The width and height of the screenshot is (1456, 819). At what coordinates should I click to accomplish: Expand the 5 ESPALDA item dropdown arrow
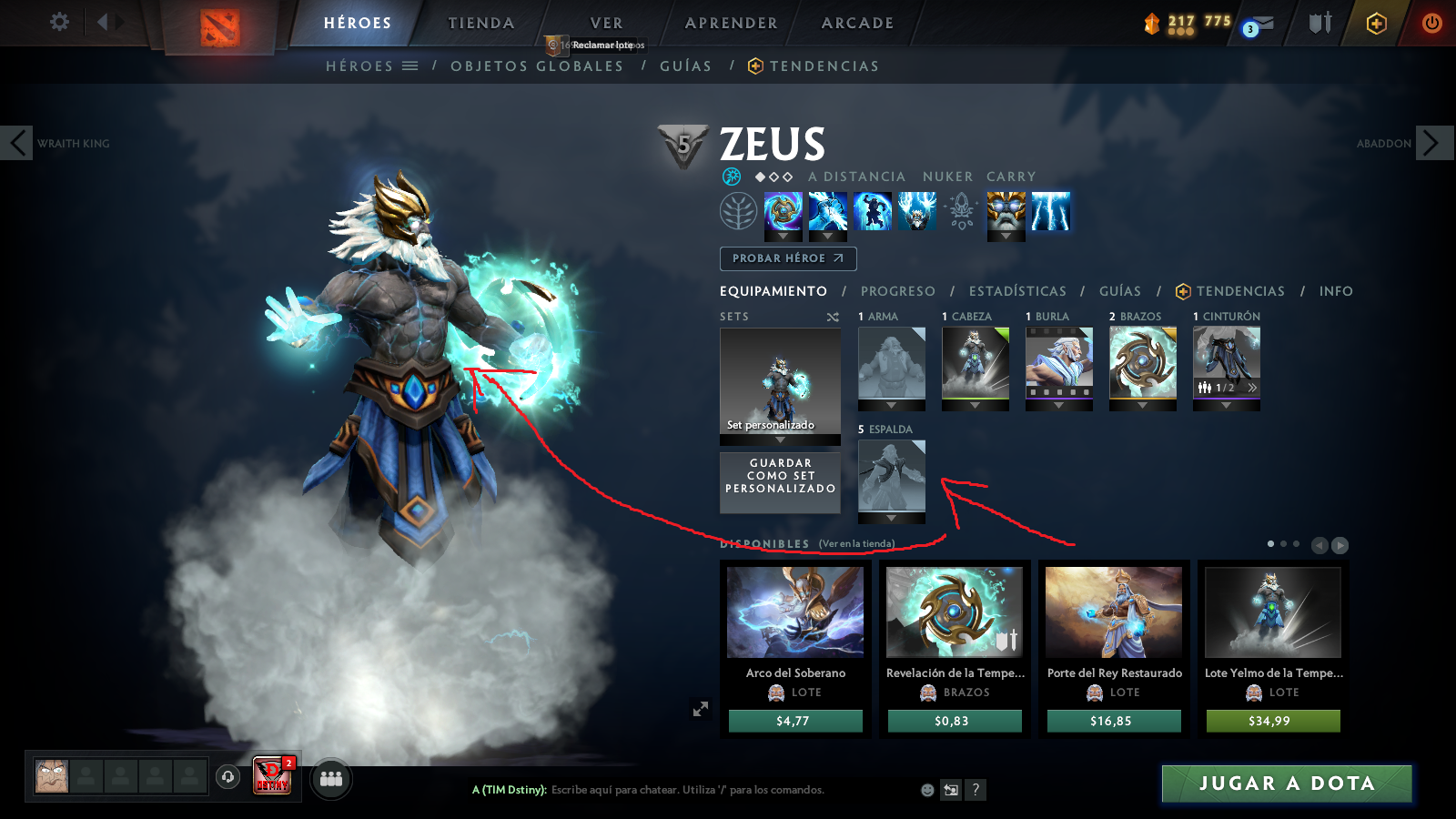pos(891,519)
